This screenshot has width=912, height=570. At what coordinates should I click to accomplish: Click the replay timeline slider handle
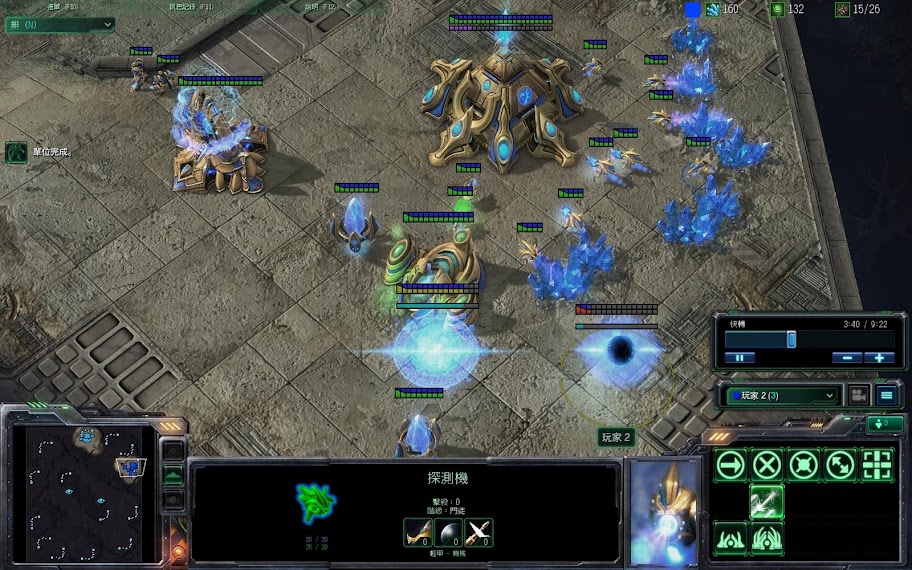pyautogui.click(x=791, y=340)
